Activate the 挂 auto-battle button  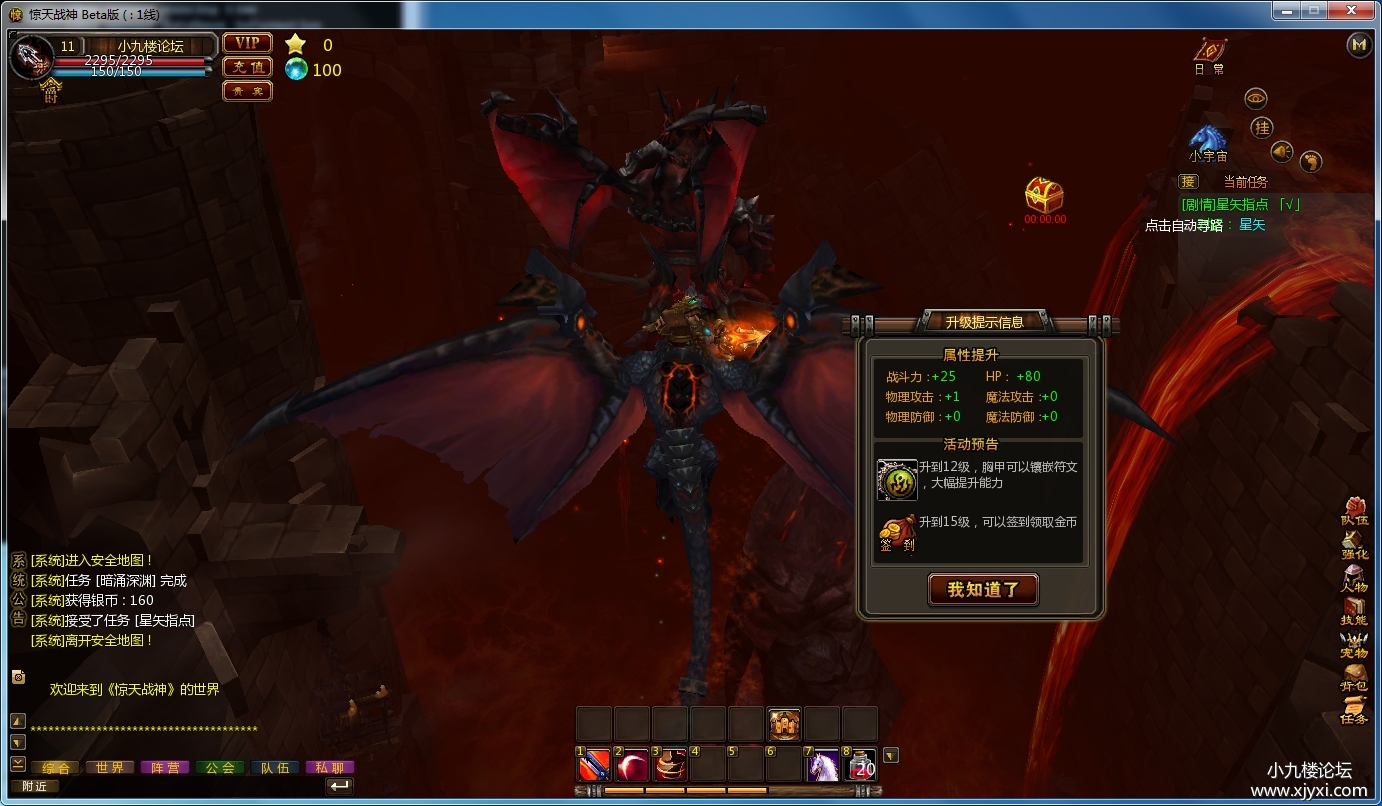pyautogui.click(x=1262, y=127)
